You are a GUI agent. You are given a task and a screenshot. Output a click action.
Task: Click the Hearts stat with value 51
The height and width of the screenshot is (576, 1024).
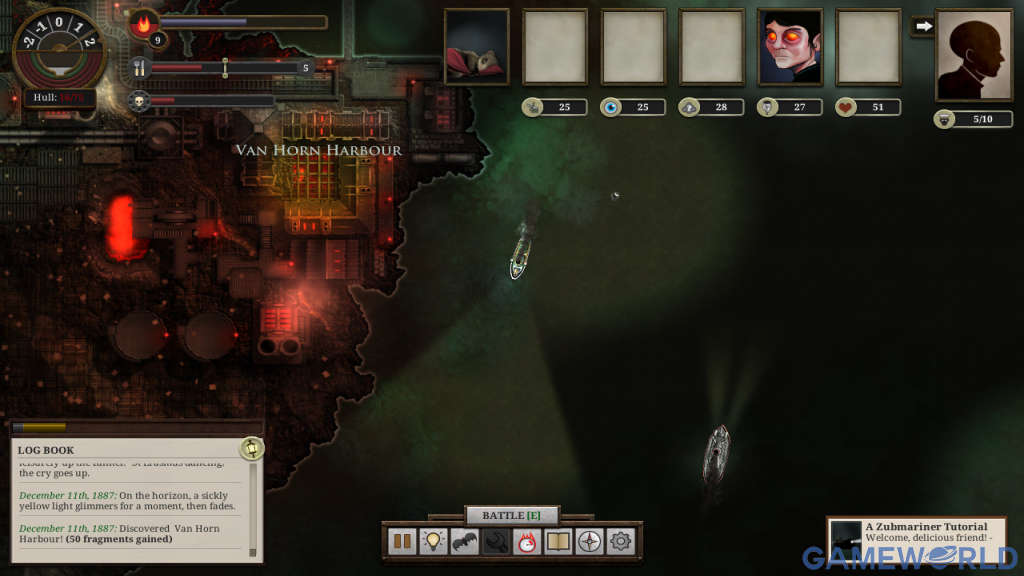click(x=868, y=107)
